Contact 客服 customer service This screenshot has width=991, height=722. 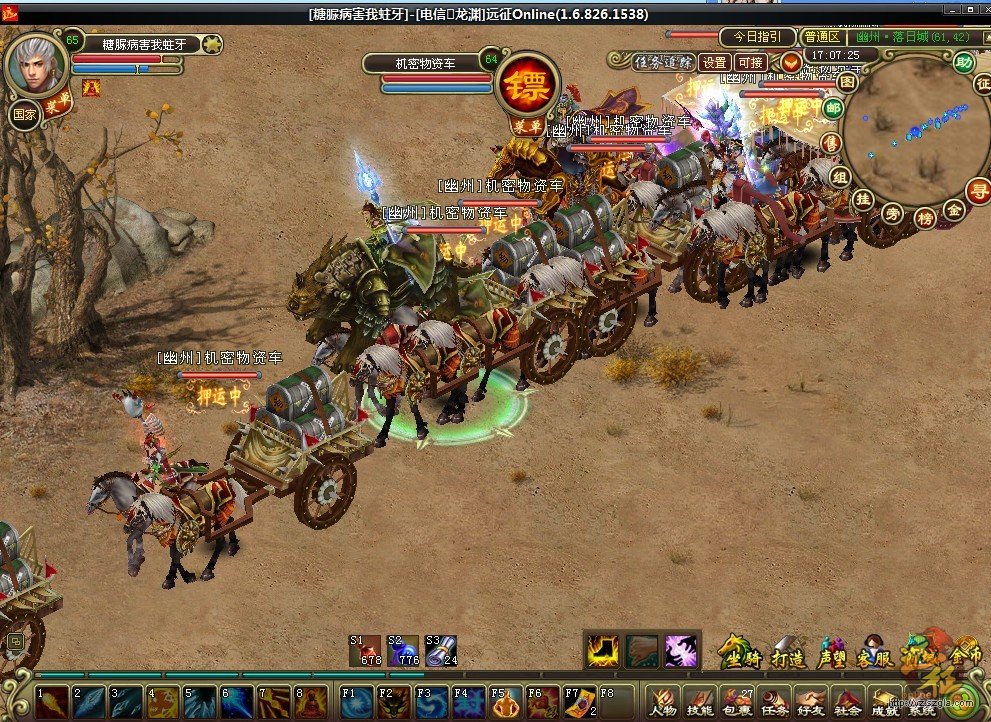tap(876, 652)
